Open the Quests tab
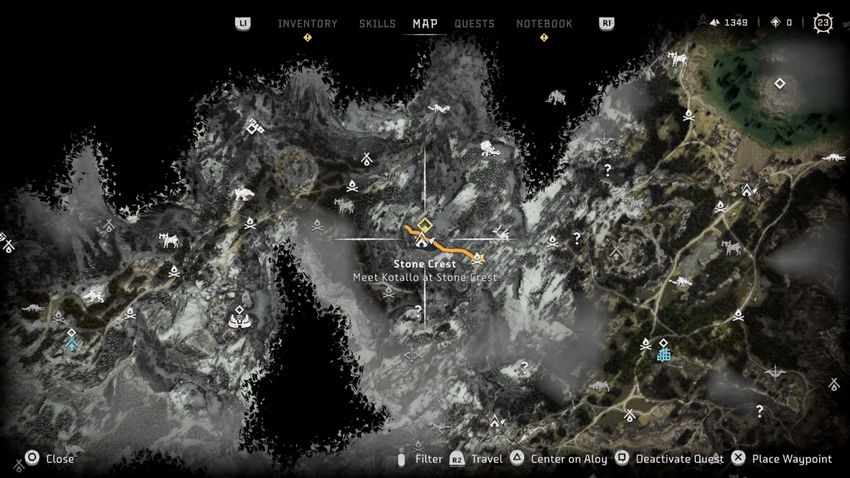Screen dimensions: 850x478 click(x=474, y=24)
